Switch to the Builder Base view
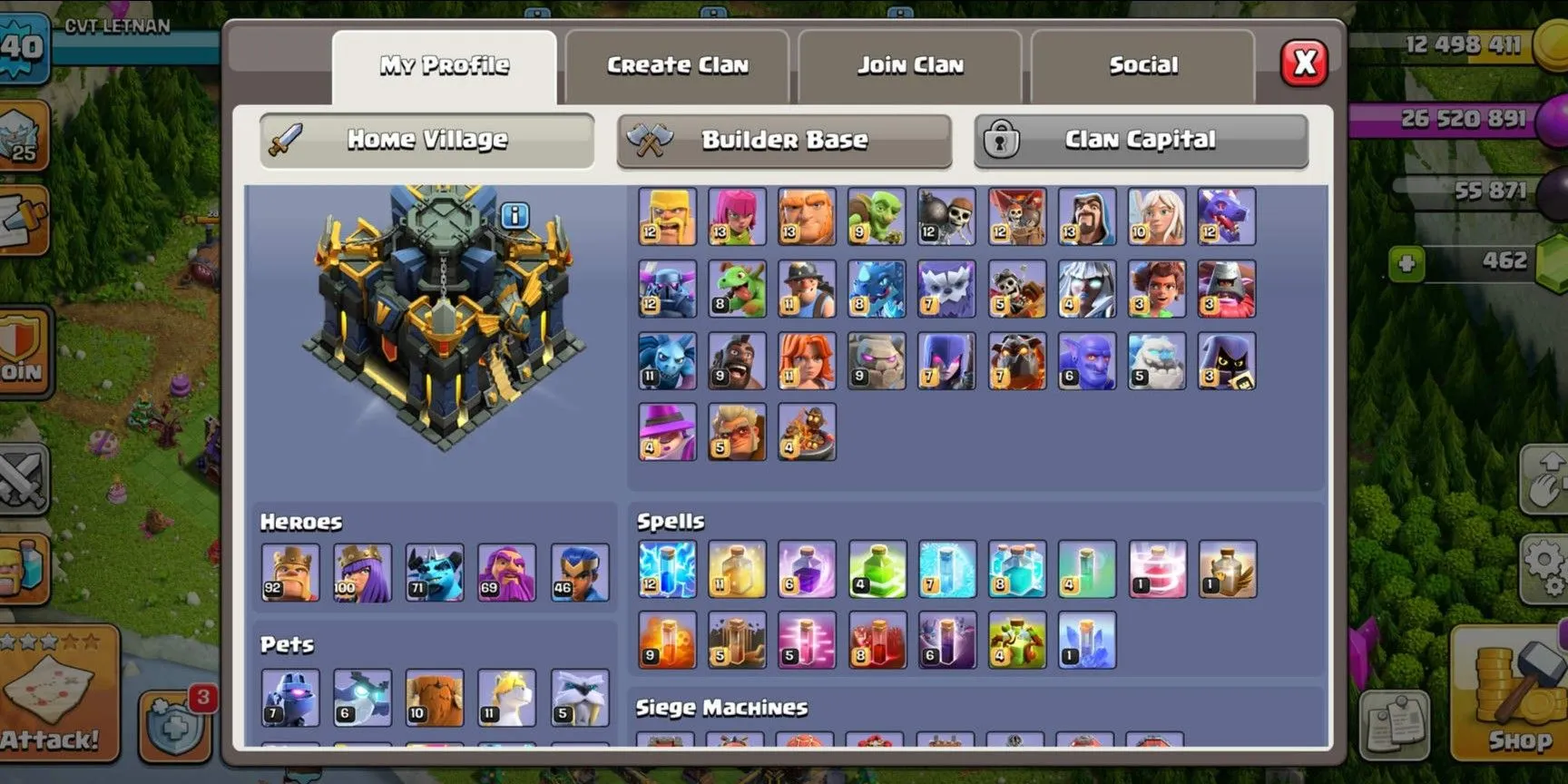The image size is (1568, 784). 783,140
